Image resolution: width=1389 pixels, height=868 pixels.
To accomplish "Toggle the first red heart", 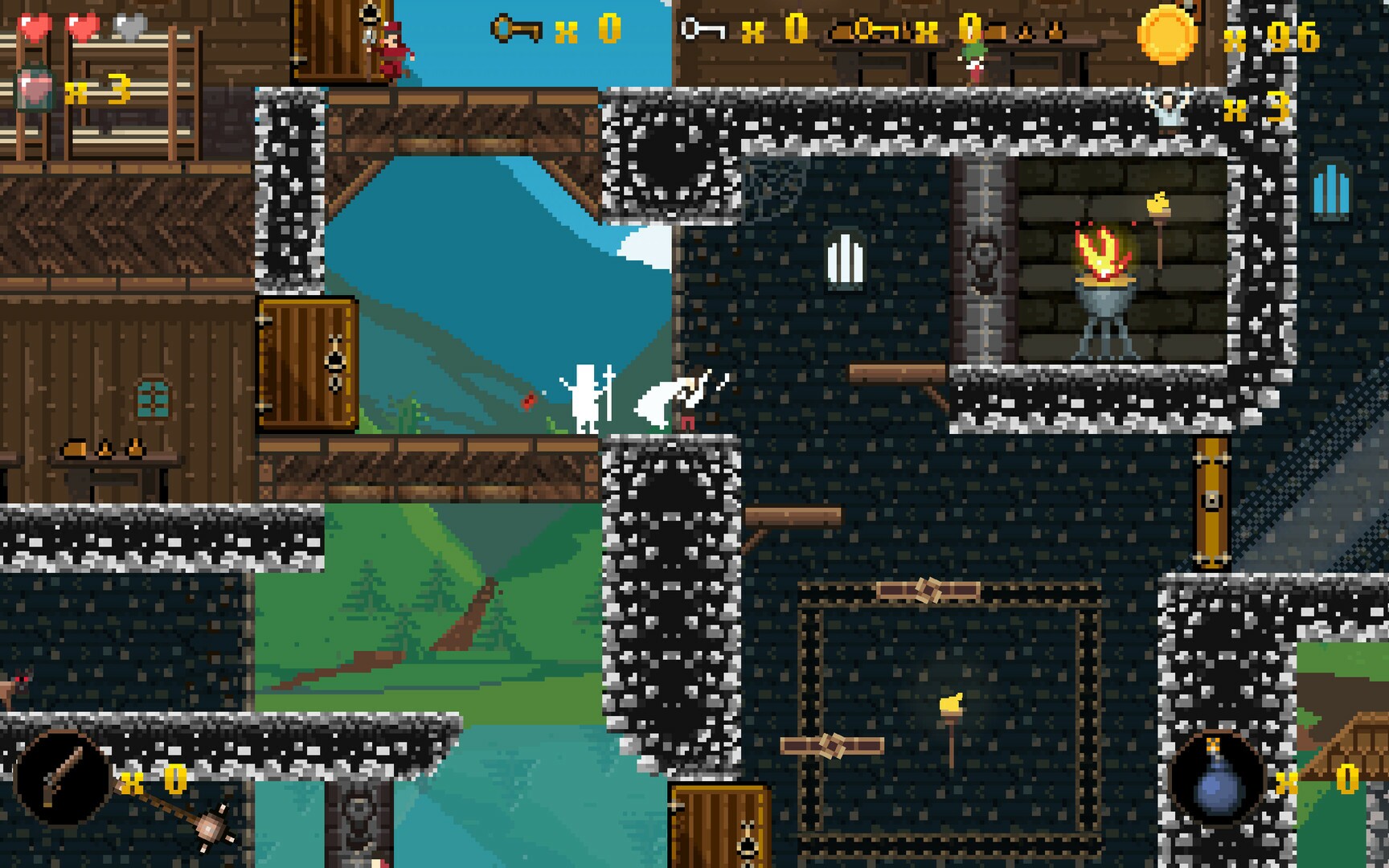I will (x=32, y=24).
